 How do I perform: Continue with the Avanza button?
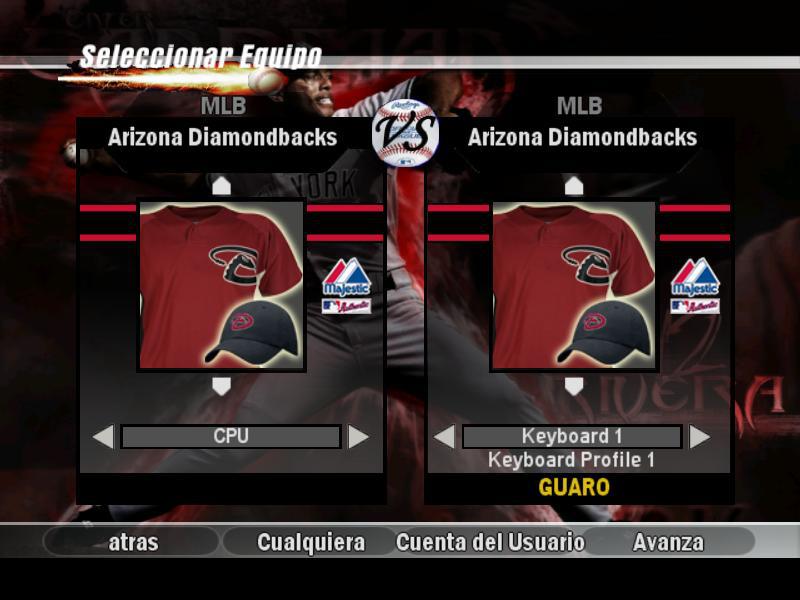668,542
